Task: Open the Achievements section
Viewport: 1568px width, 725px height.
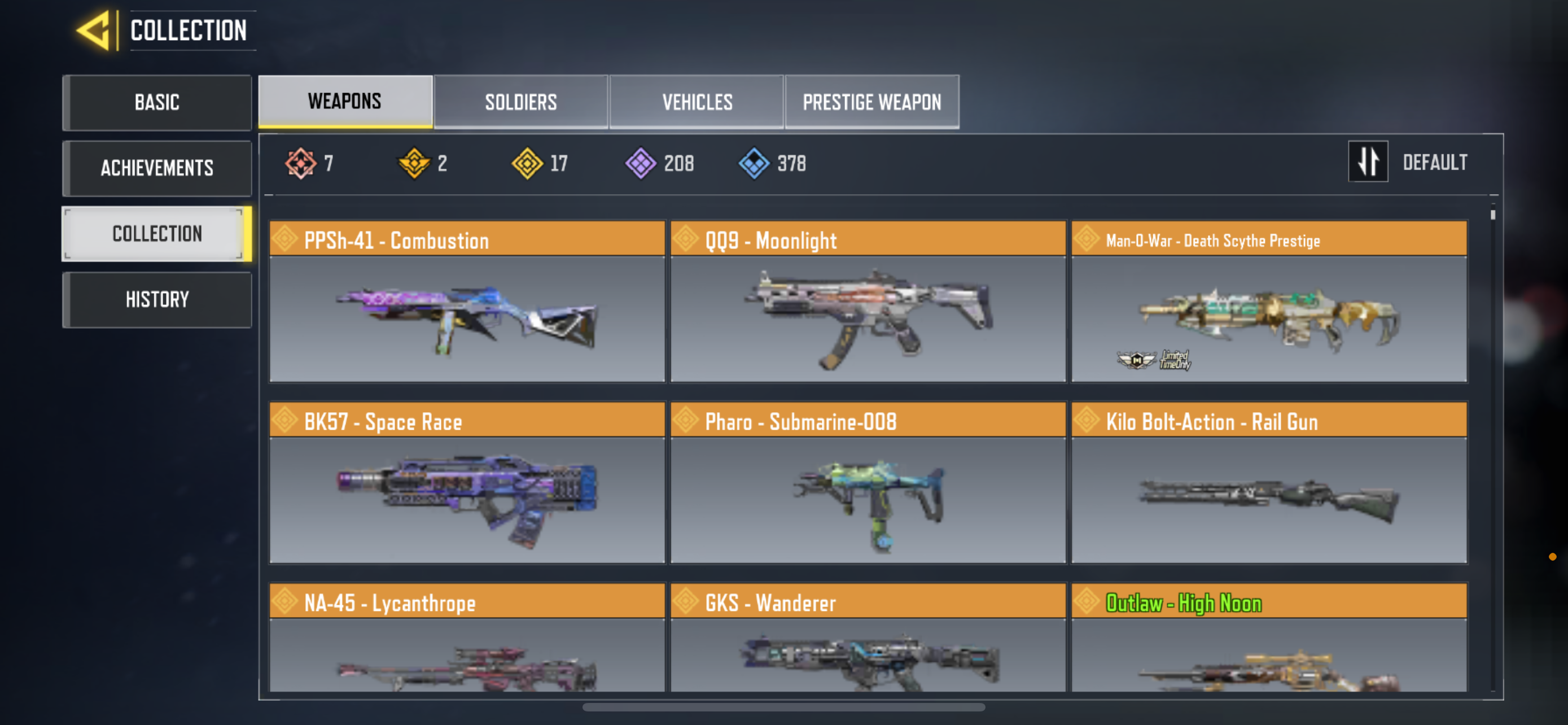Action: point(157,168)
